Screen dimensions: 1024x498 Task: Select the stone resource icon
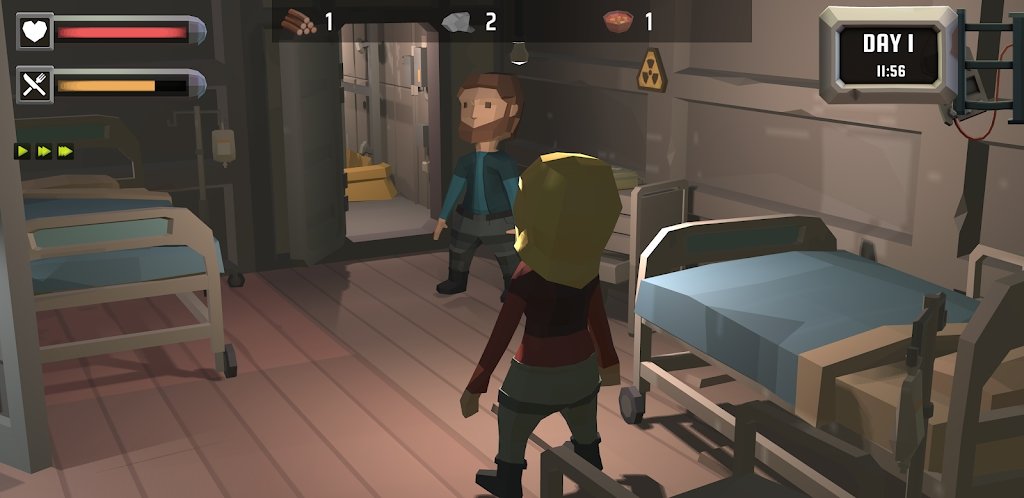coord(458,22)
